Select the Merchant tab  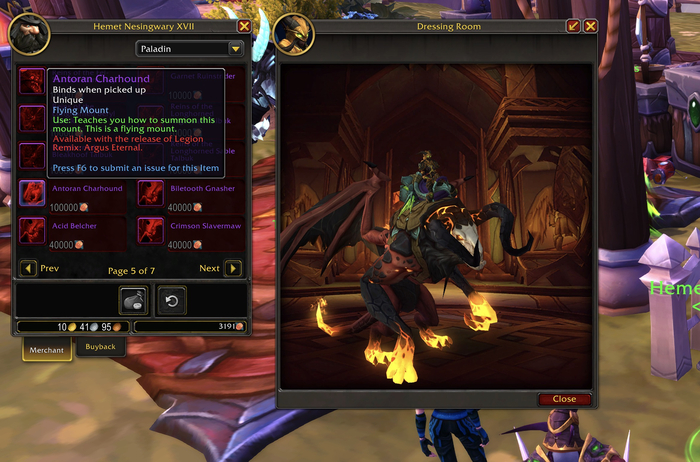pyautogui.click(x=46, y=349)
